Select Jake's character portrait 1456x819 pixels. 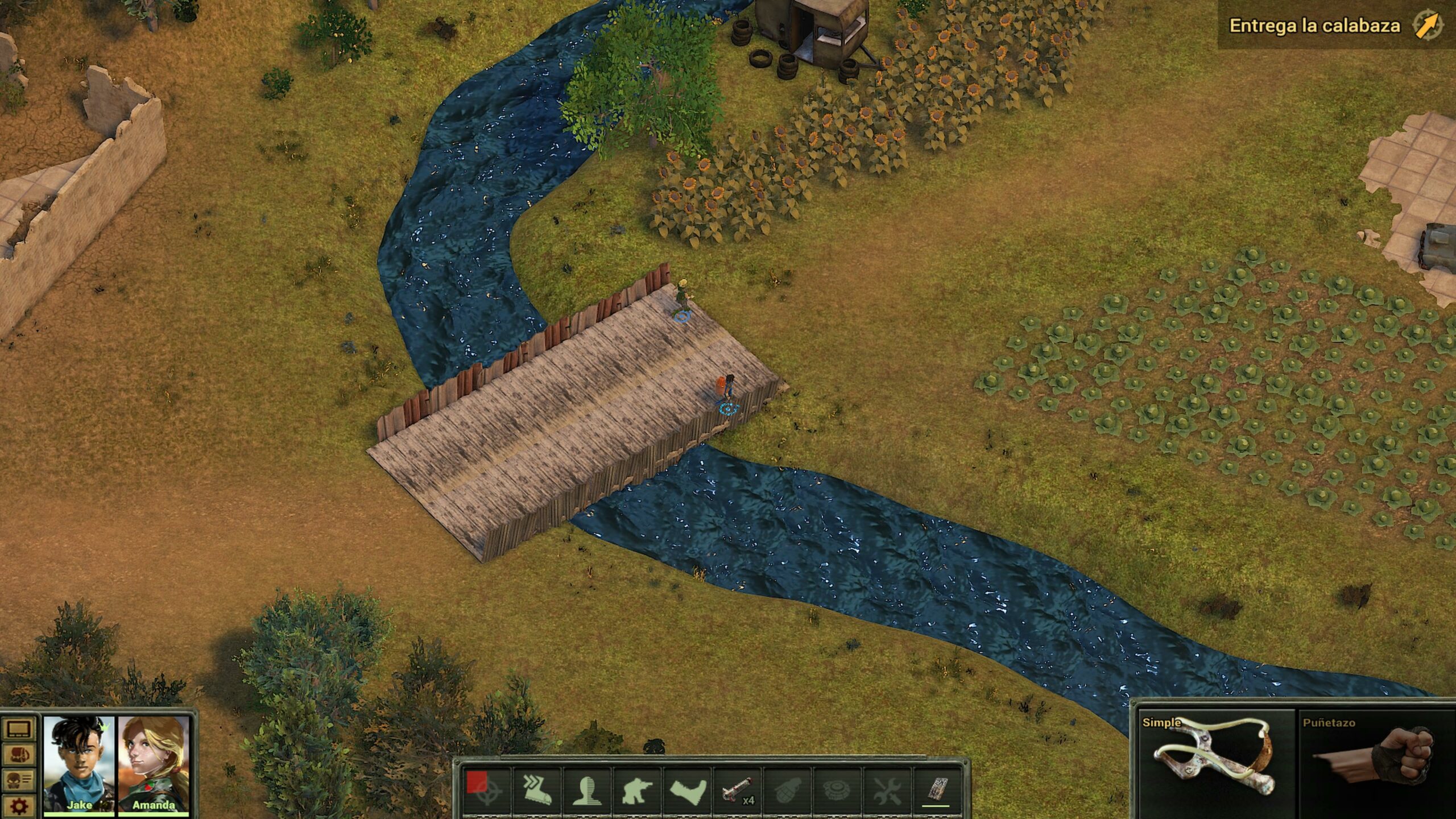point(79,763)
